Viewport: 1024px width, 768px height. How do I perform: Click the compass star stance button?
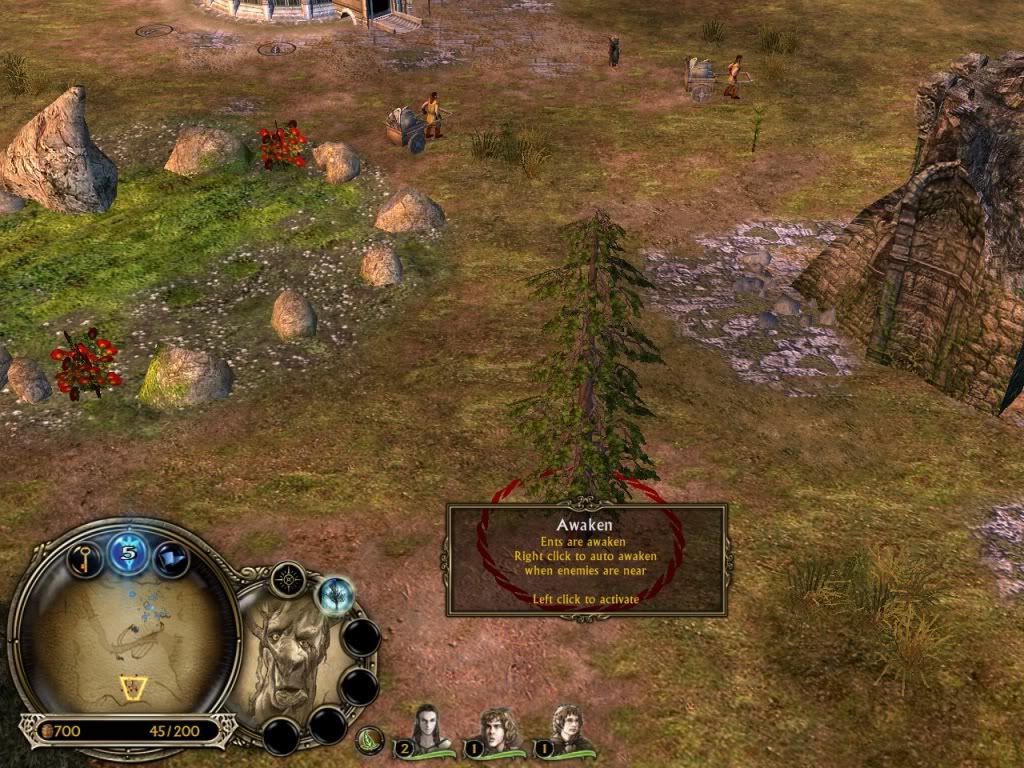click(x=288, y=579)
